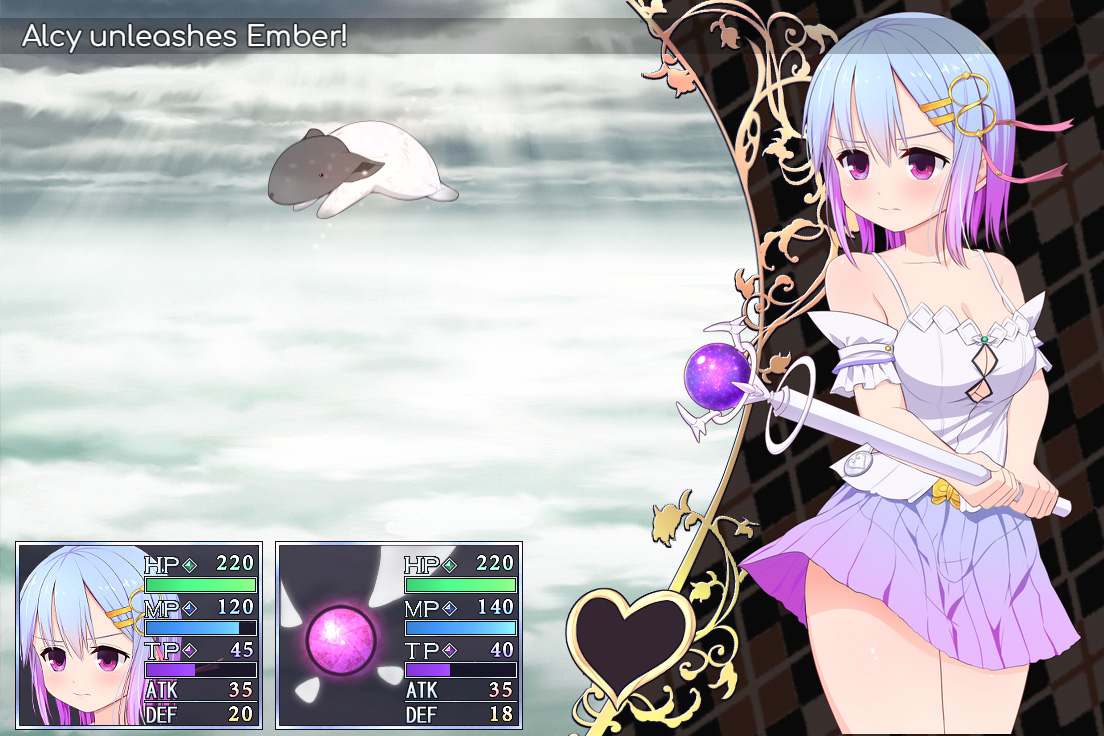Select Alcy's party status panel

pos(139,635)
